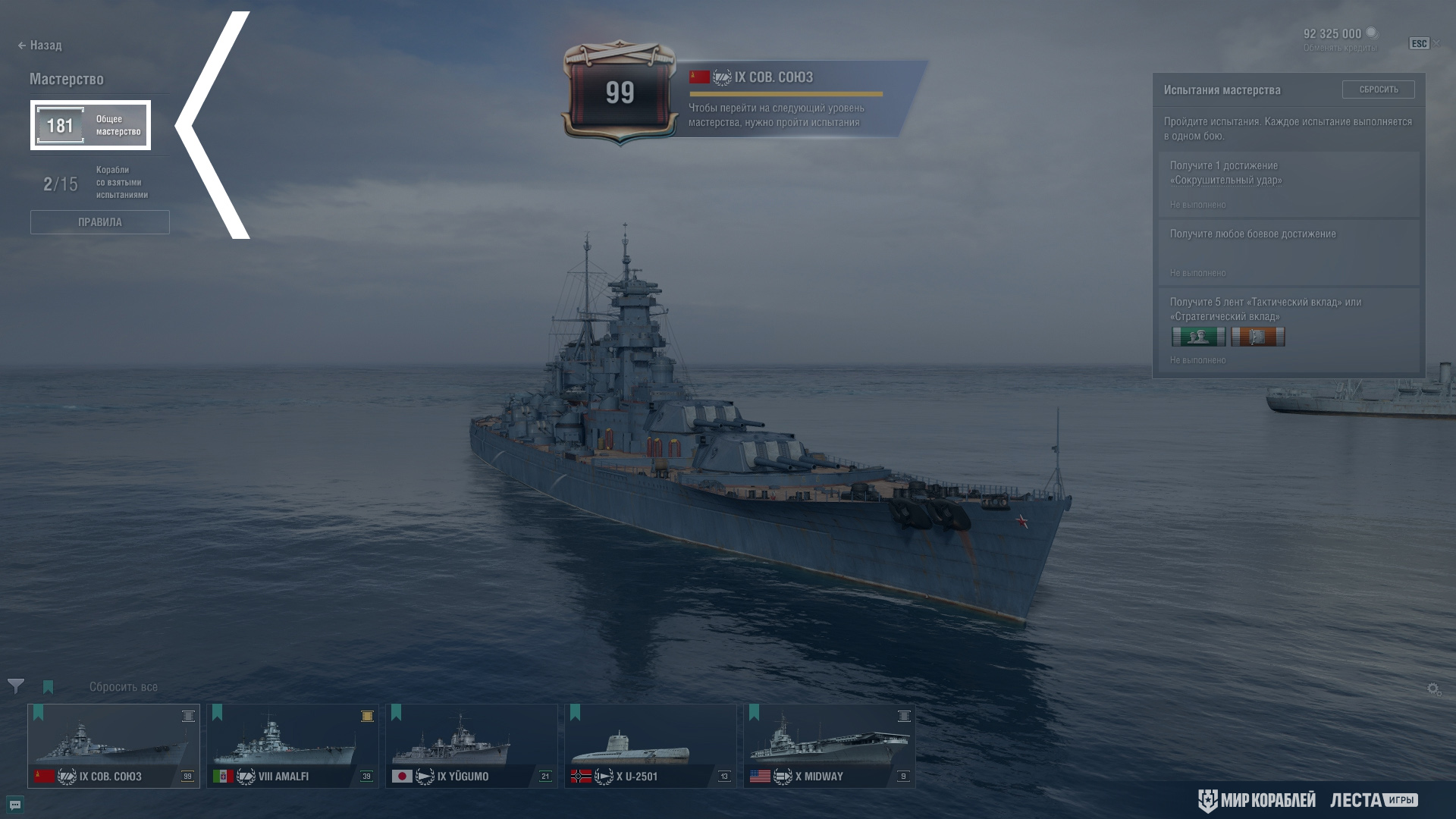
Task: Choose the X Midway carrier card
Action: 830,746
